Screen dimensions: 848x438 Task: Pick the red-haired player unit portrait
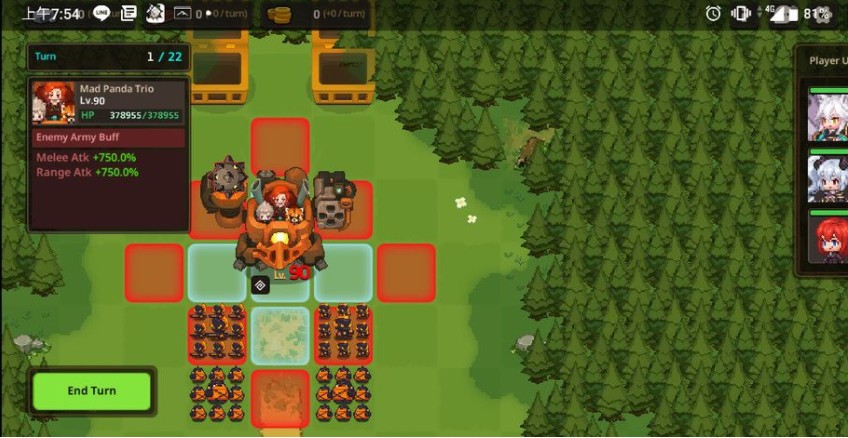coord(827,242)
